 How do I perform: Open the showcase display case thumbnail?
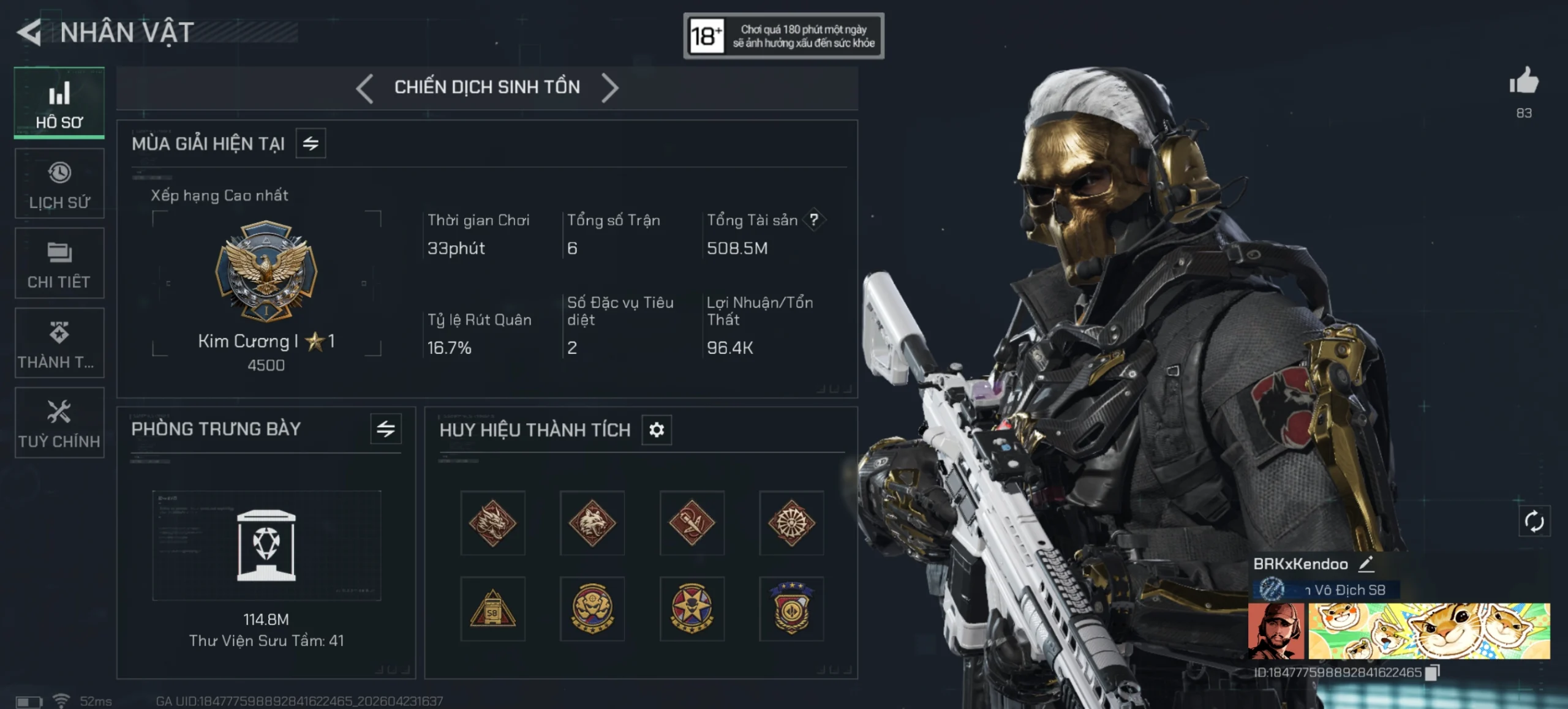coord(266,545)
